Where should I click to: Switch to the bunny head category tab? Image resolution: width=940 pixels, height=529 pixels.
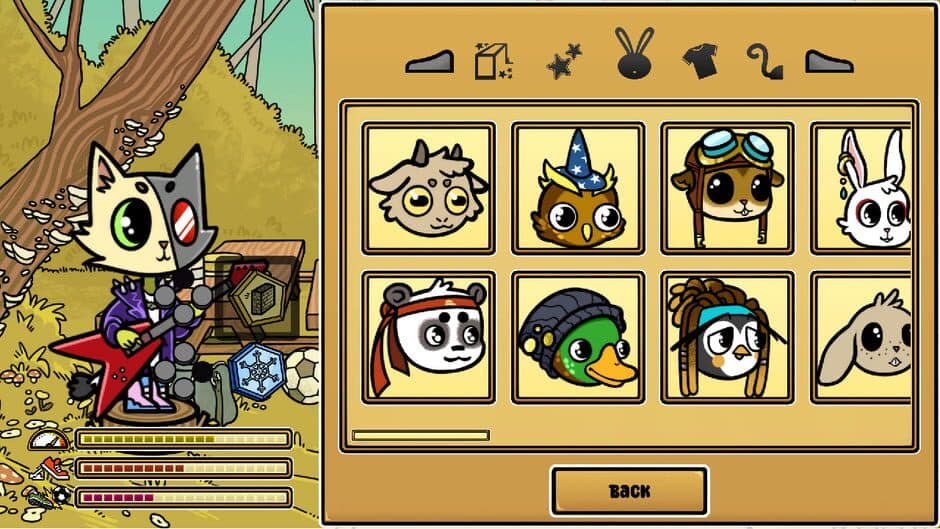point(635,55)
